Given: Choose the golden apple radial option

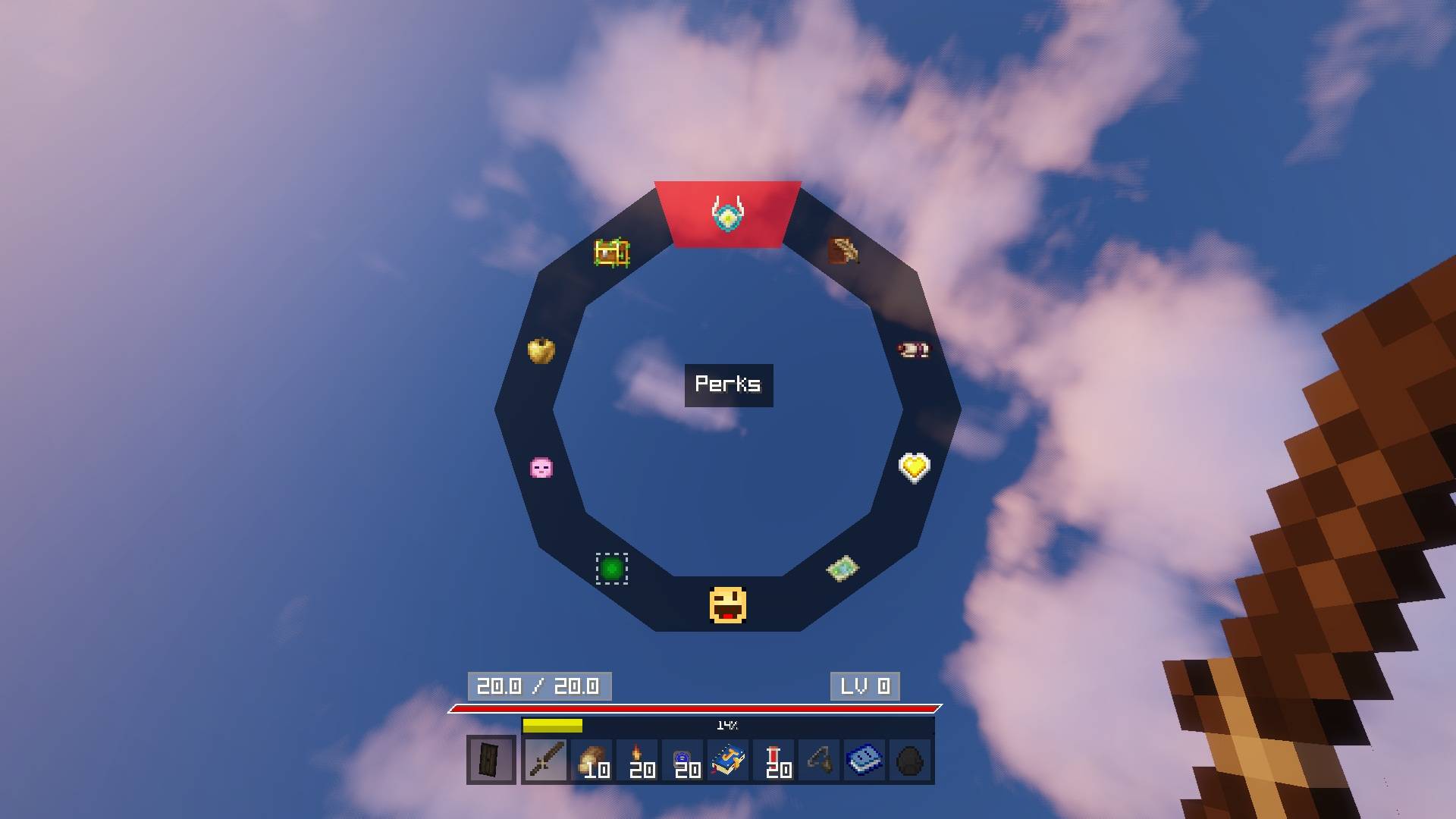Looking at the screenshot, I should (541, 350).
